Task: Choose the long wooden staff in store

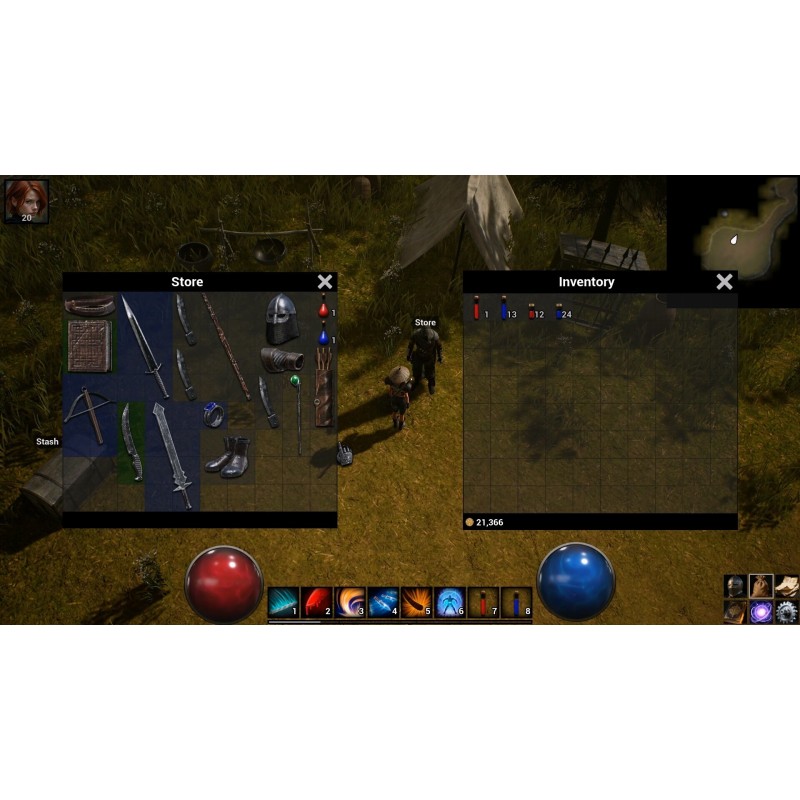Action: click(227, 346)
